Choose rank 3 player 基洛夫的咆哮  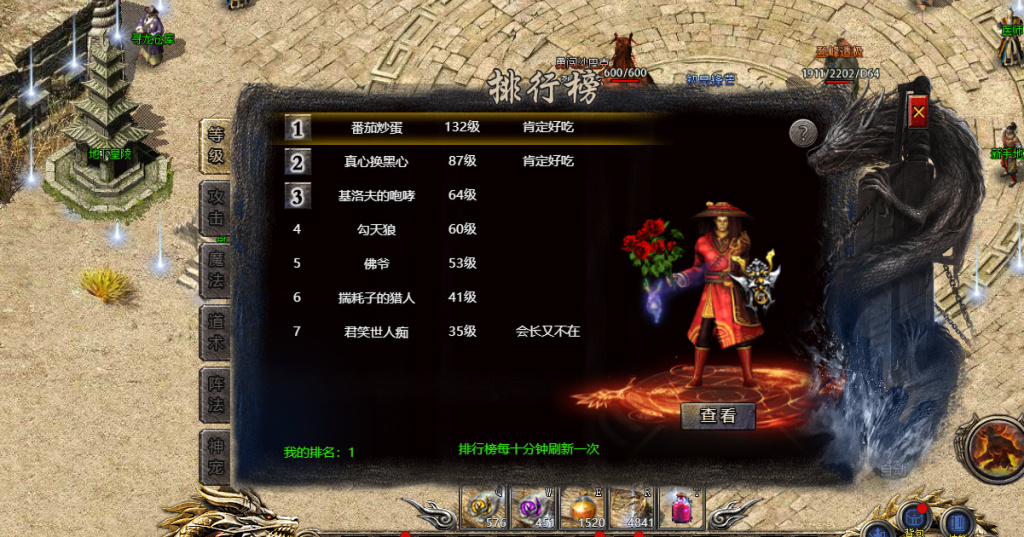(x=376, y=195)
